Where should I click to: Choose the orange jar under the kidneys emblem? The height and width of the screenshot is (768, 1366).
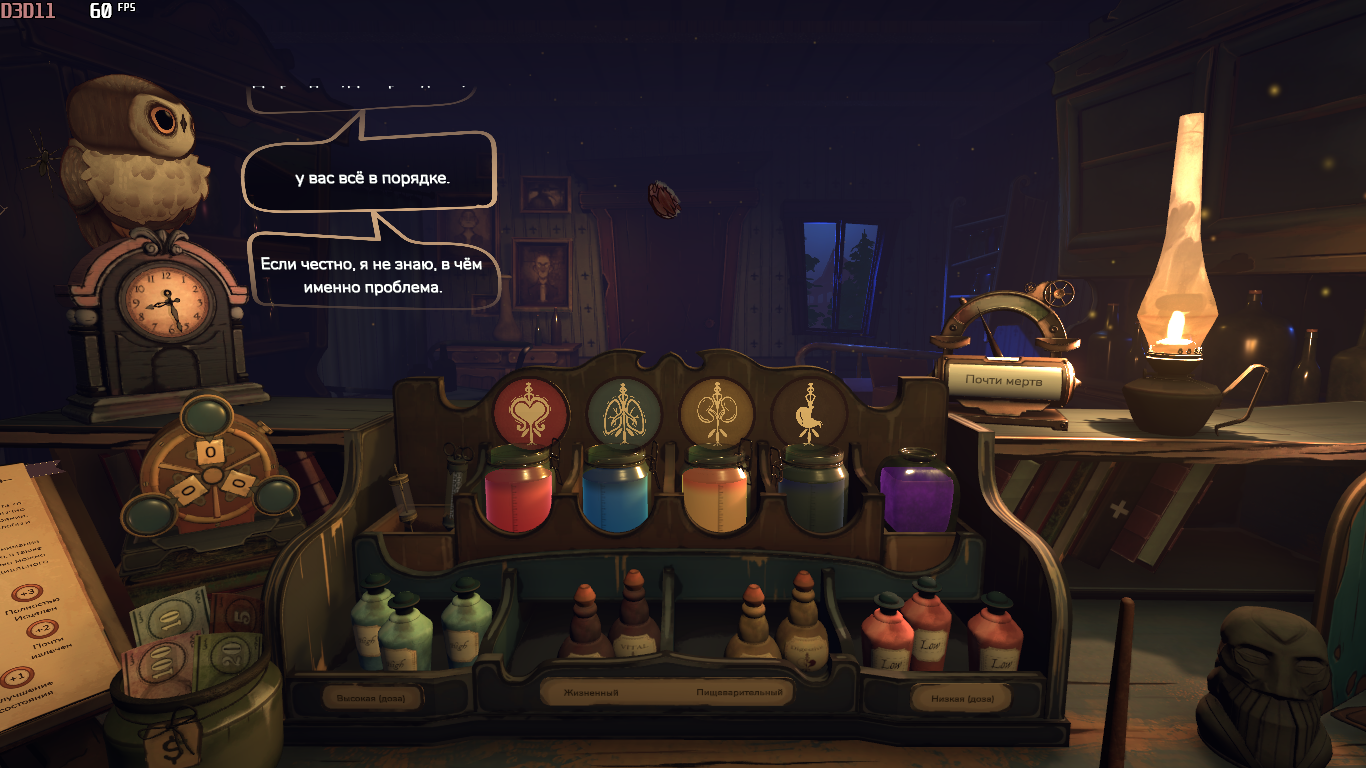(715, 492)
